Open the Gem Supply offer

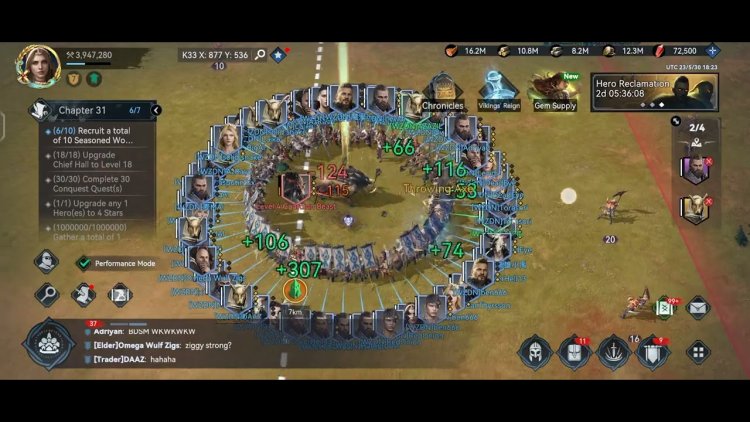click(553, 91)
